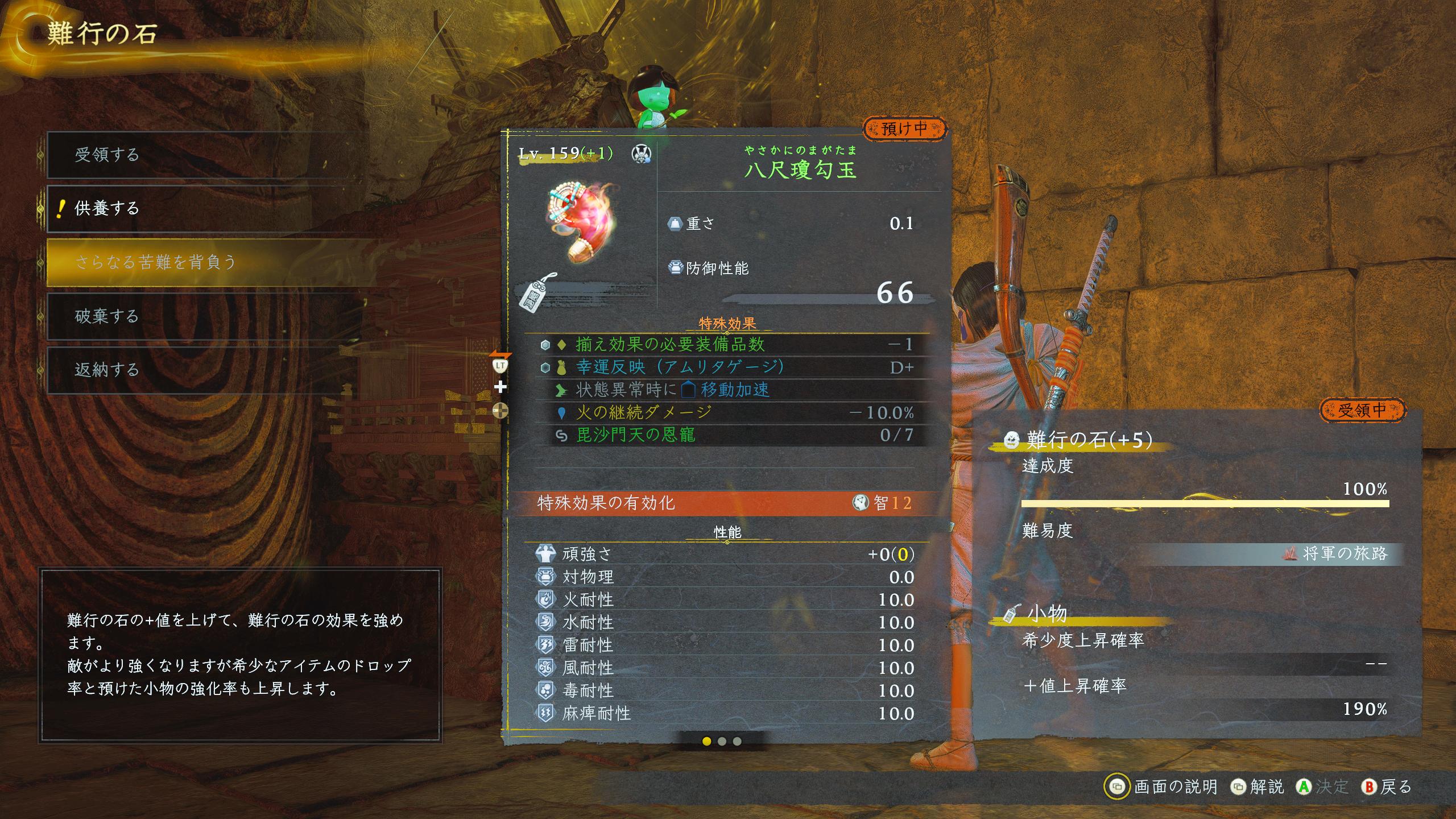
Task: Select the 受領する menu entry
Action: [205, 155]
